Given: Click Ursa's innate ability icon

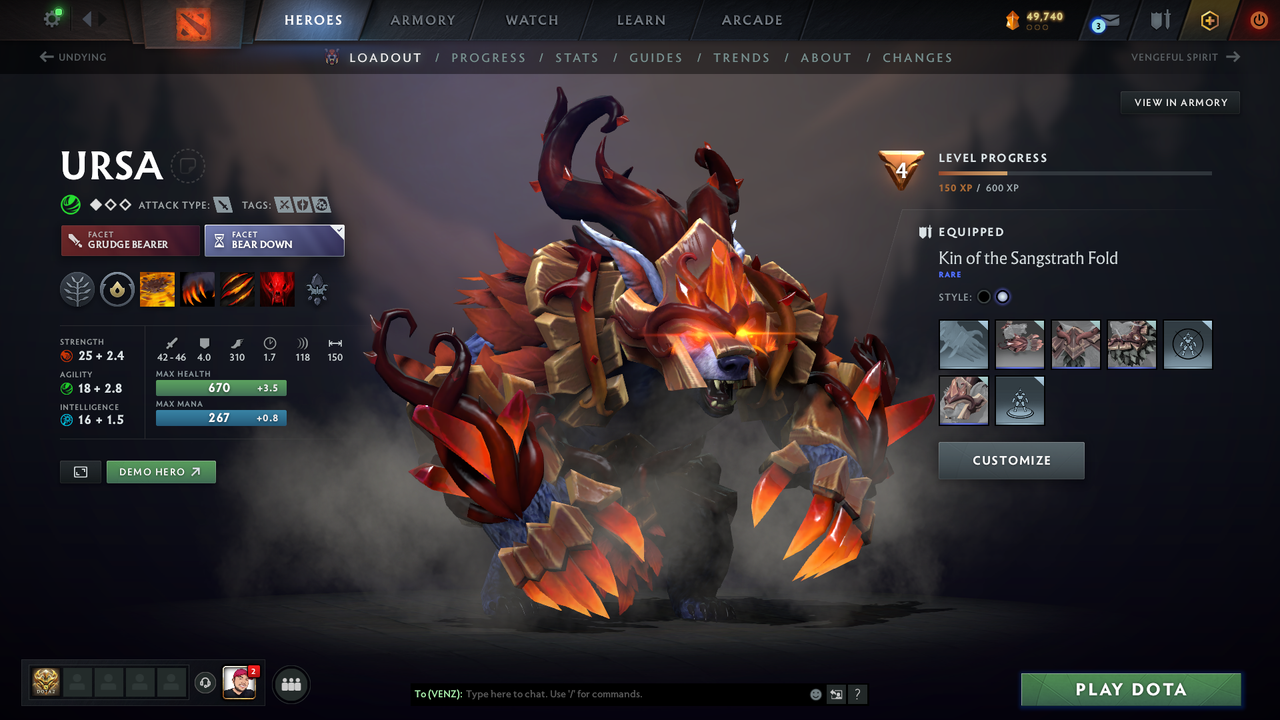Looking at the screenshot, I should pos(117,289).
